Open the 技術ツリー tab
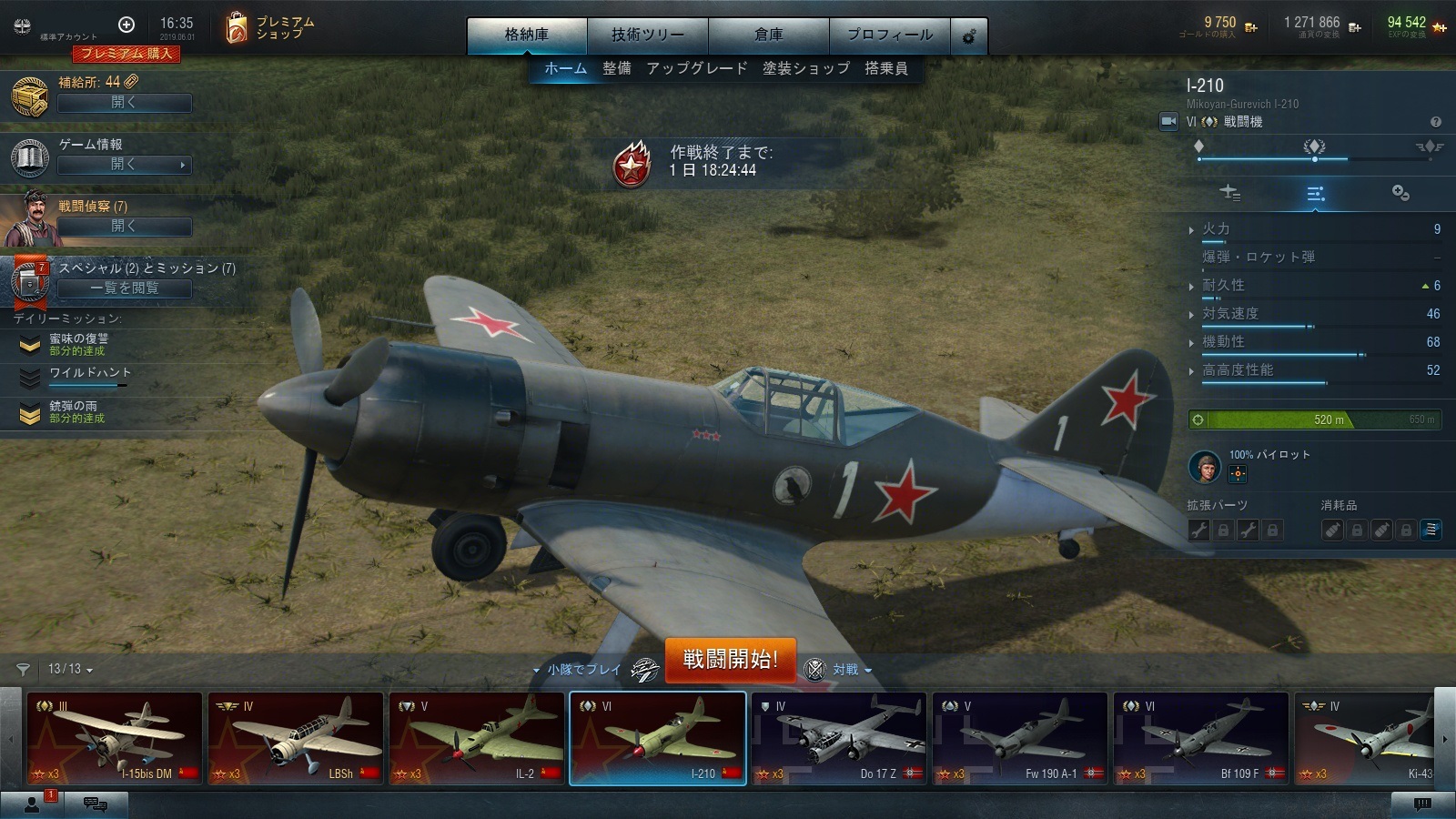1456x819 pixels. (x=647, y=35)
